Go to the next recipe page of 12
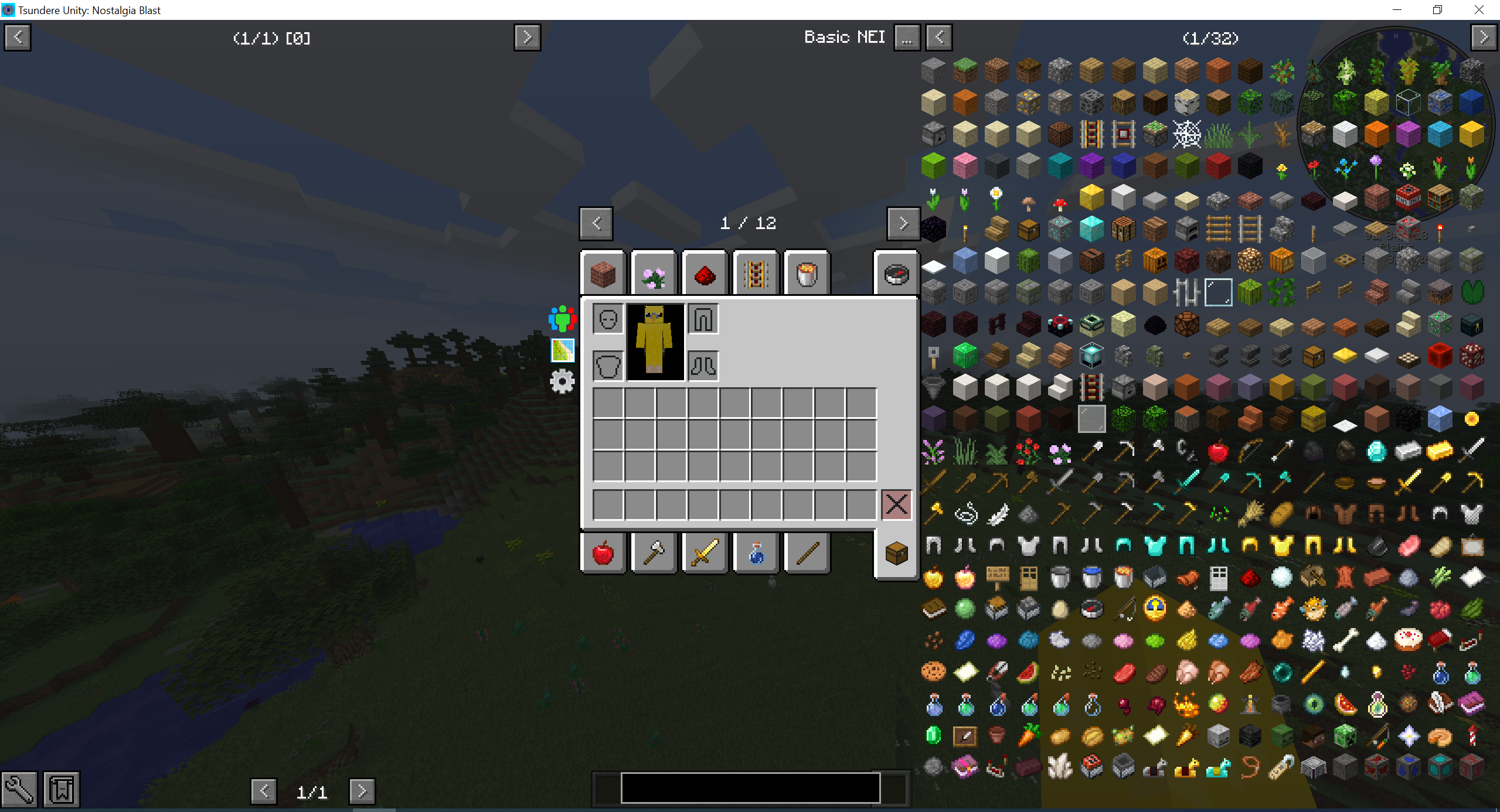The width and height of the screenshot is (1500, 812). 903,223
